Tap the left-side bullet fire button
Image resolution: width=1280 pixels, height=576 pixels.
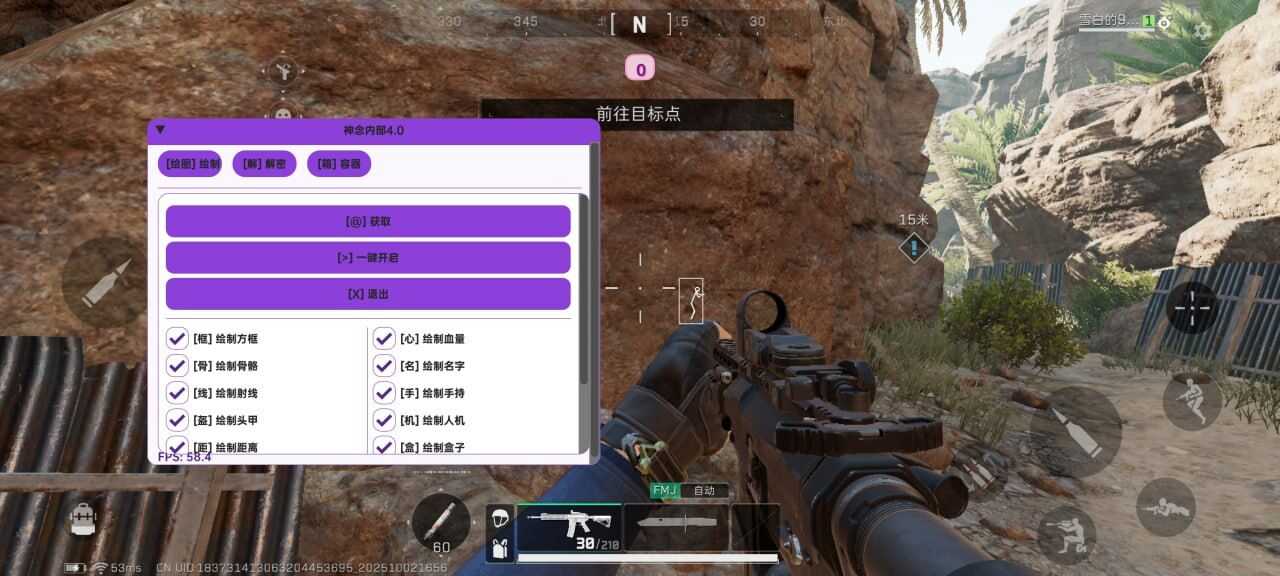(105, 282)
